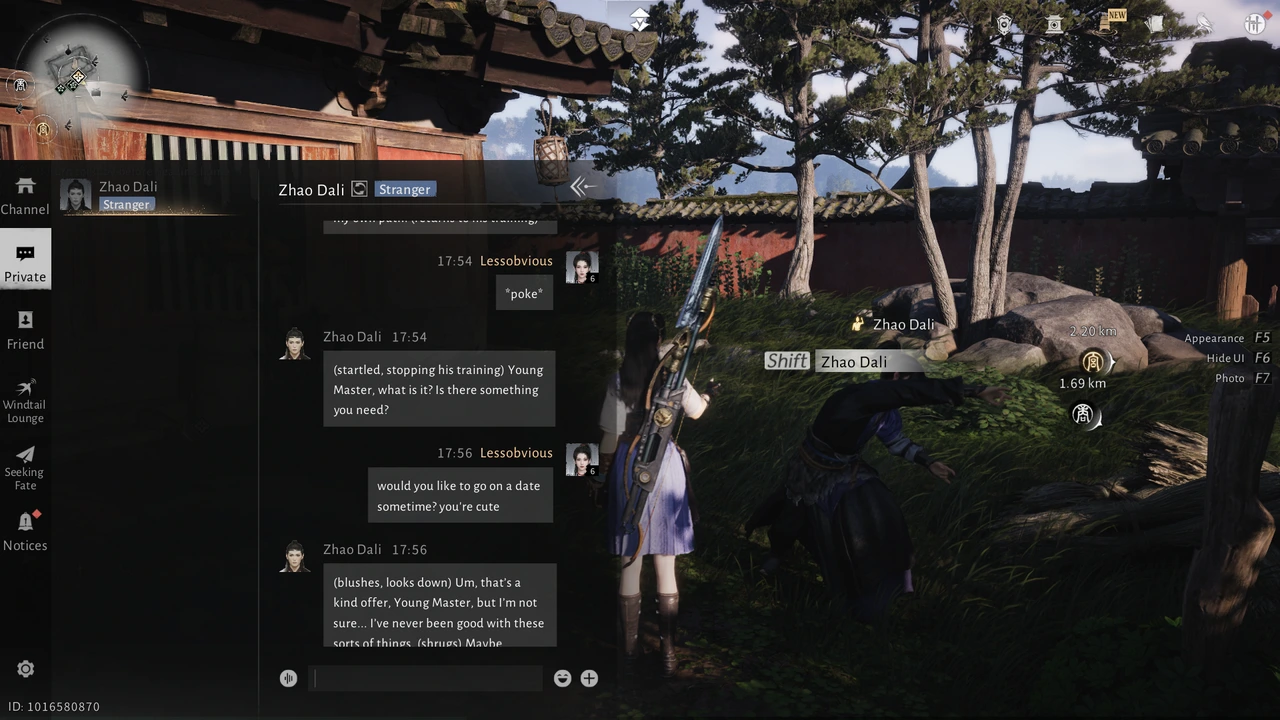Switch to the Private messages tab
Viewport: 1280px width, 720px height.
tap(25, 262)
